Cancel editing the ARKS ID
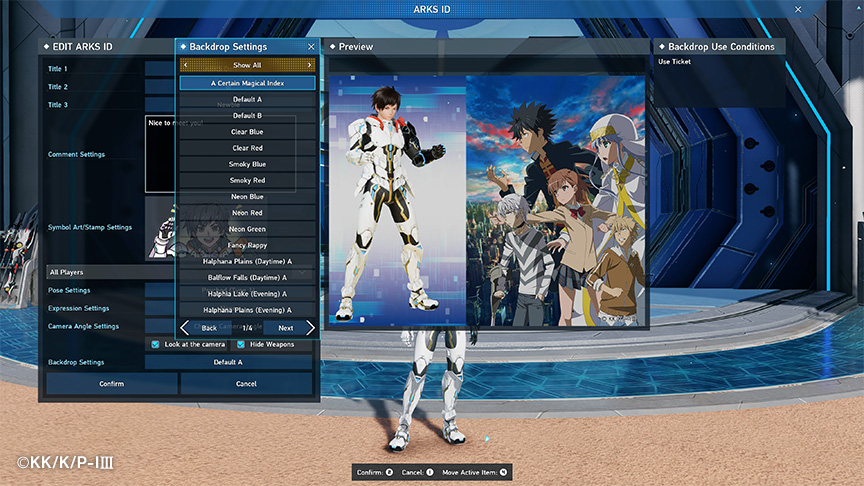The height and width of the screenshot is (486, 864). point(246,383)
